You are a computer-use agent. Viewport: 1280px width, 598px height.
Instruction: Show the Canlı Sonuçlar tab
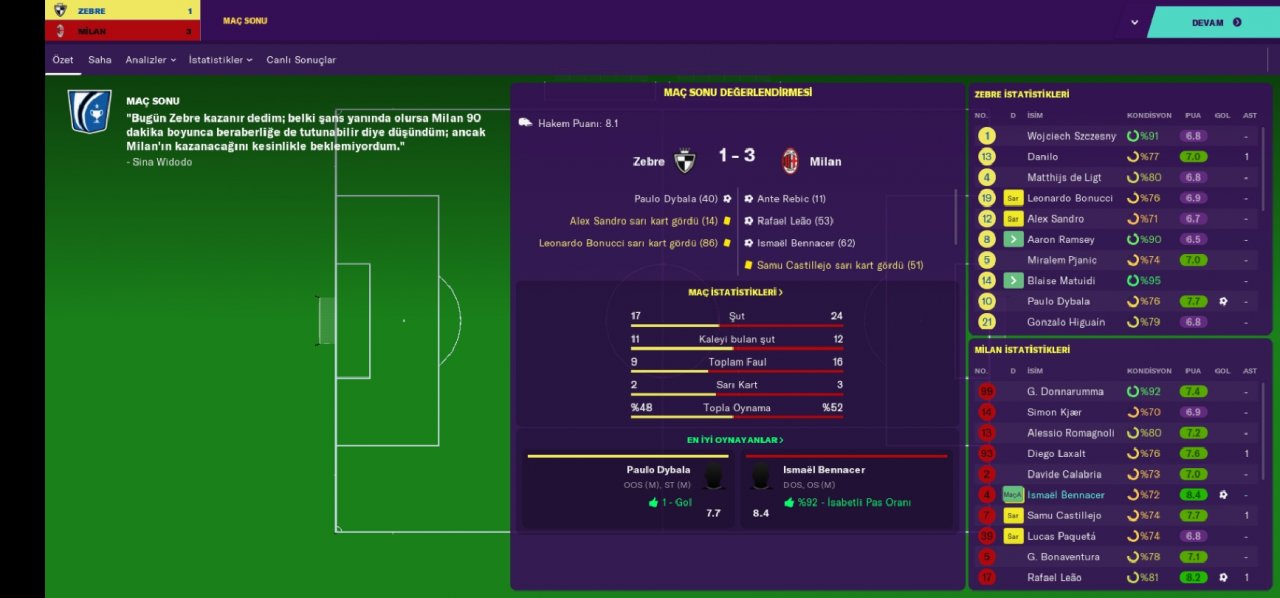click(301, 60)
